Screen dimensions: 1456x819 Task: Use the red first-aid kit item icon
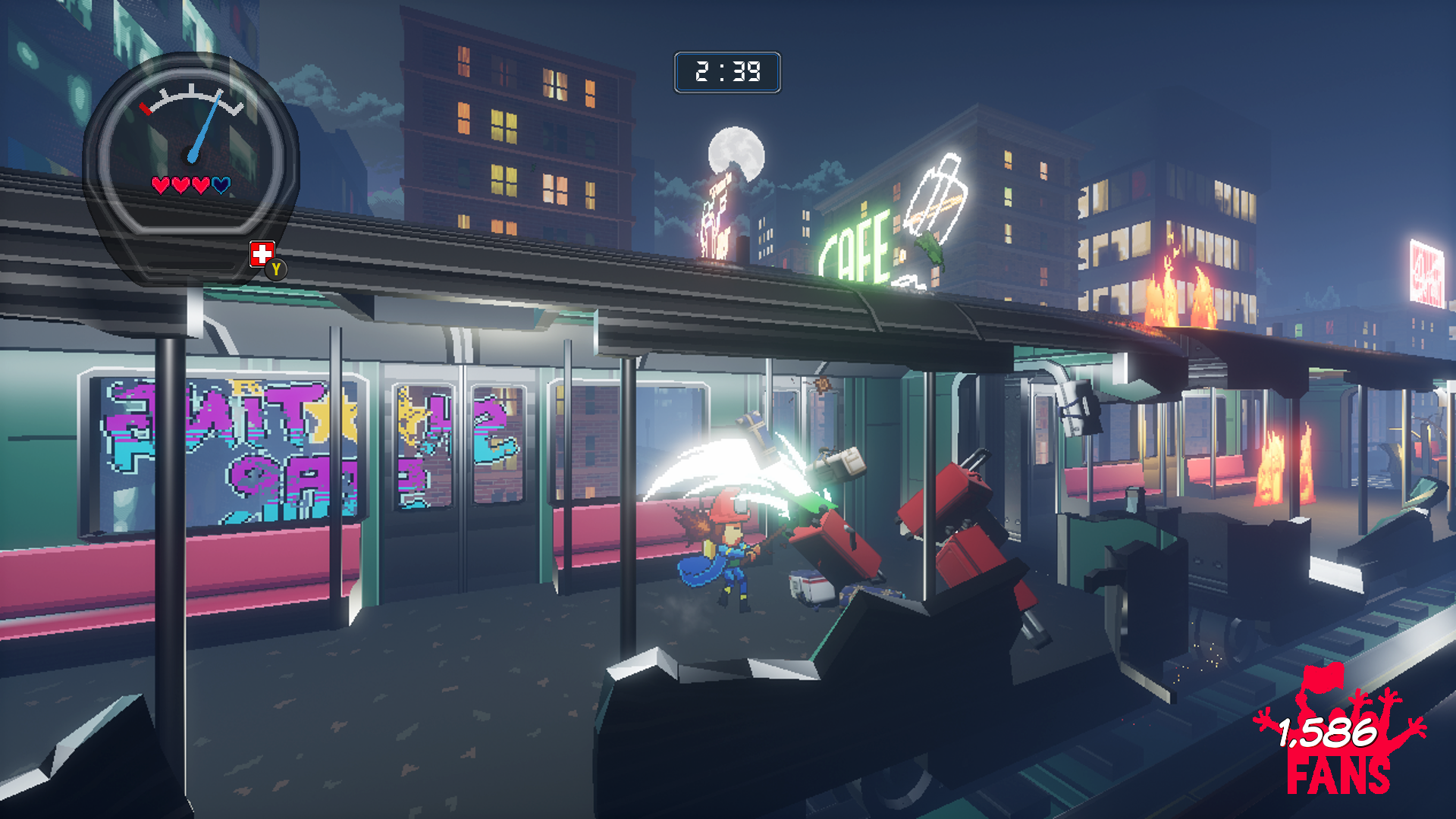tap(262, 254)
